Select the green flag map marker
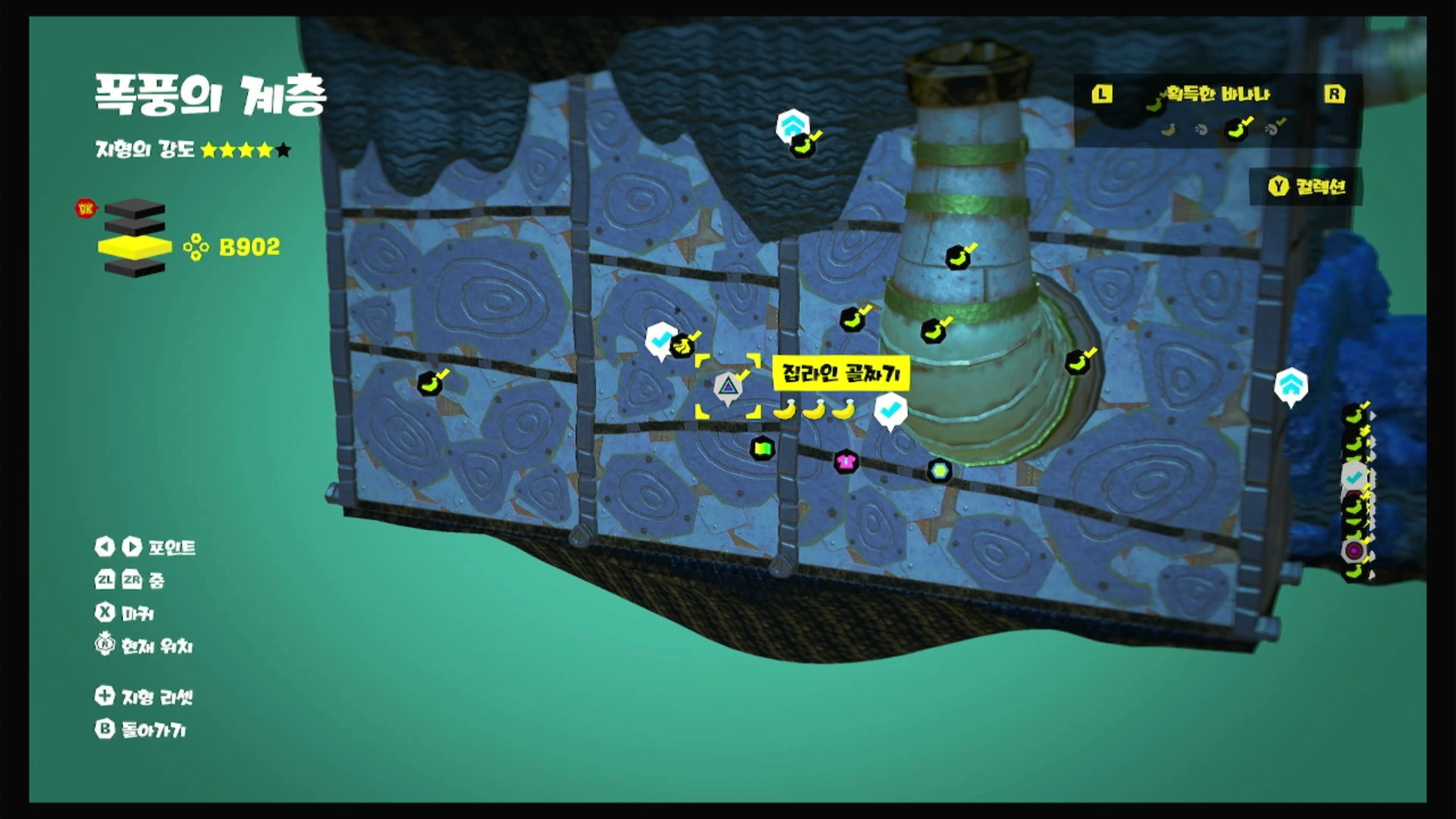 762,449
